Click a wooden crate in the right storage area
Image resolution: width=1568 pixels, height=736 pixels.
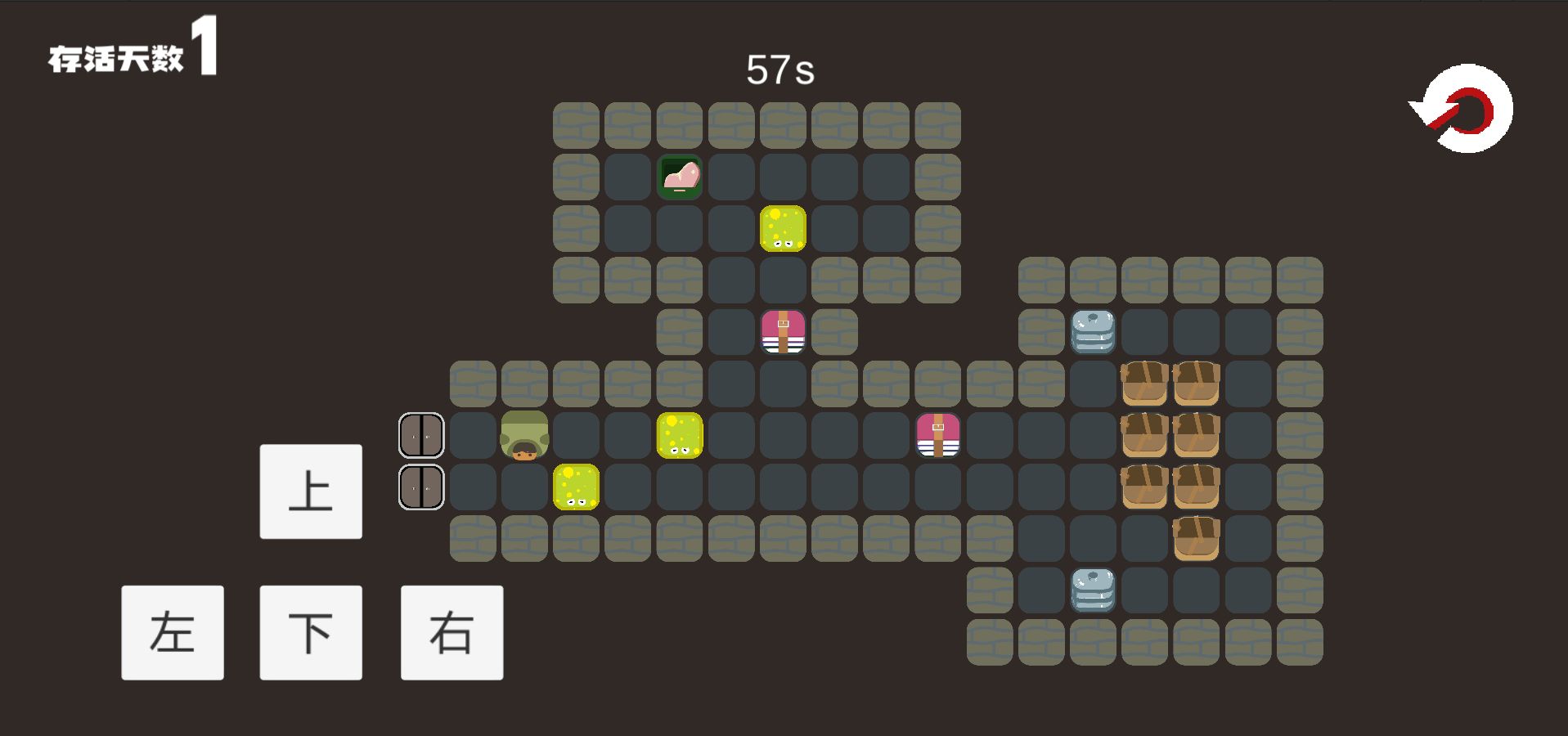(1145, 384)
